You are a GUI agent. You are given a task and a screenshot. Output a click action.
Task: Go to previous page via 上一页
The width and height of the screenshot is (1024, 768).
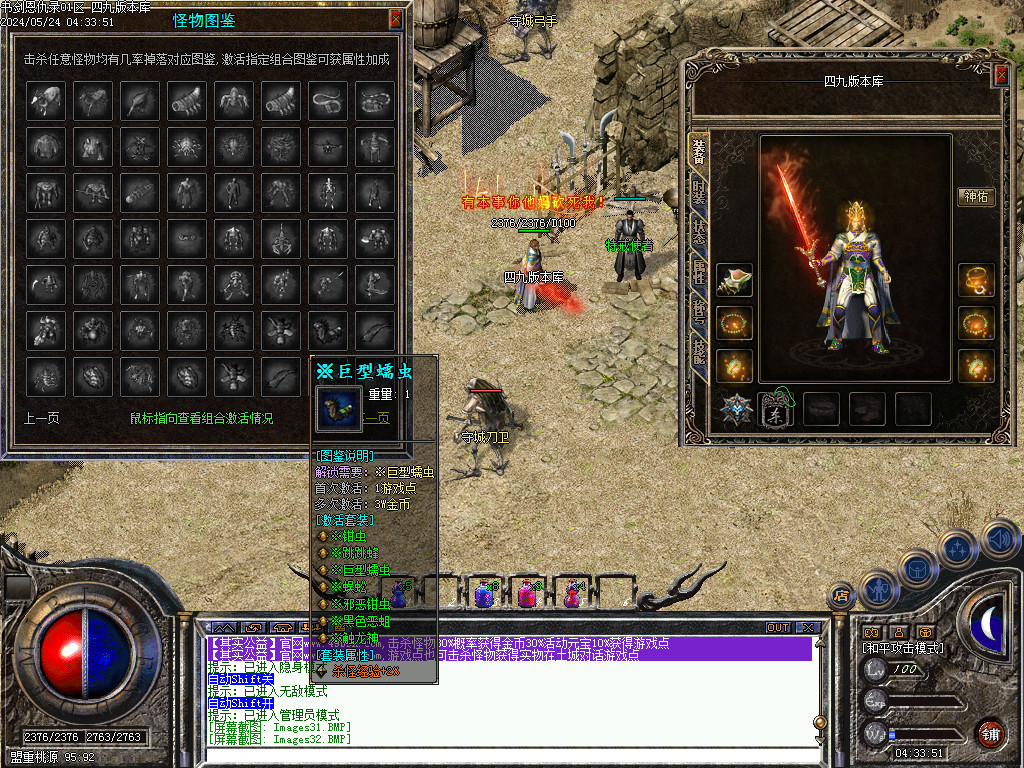[x=41, y=418]
